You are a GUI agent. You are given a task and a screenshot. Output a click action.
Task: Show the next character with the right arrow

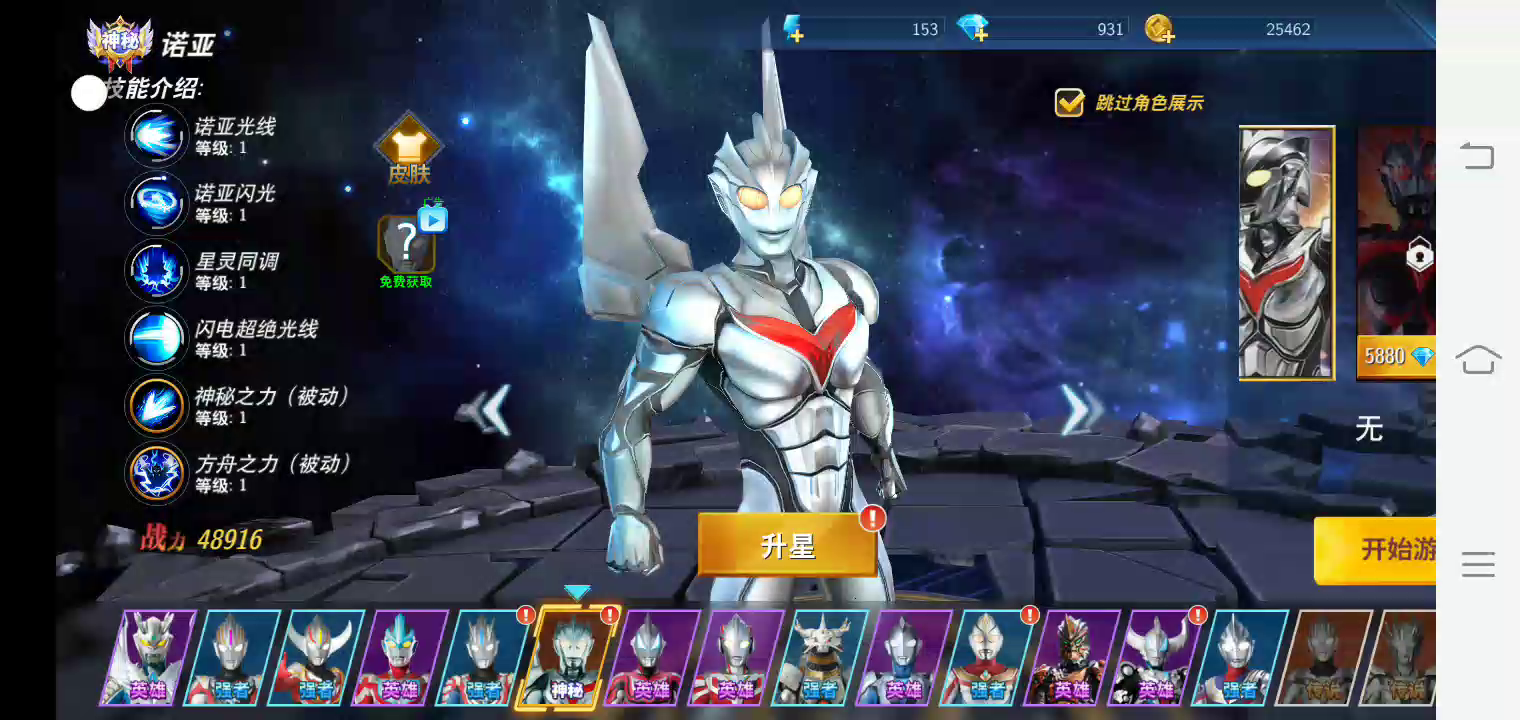coord(1079,410)
